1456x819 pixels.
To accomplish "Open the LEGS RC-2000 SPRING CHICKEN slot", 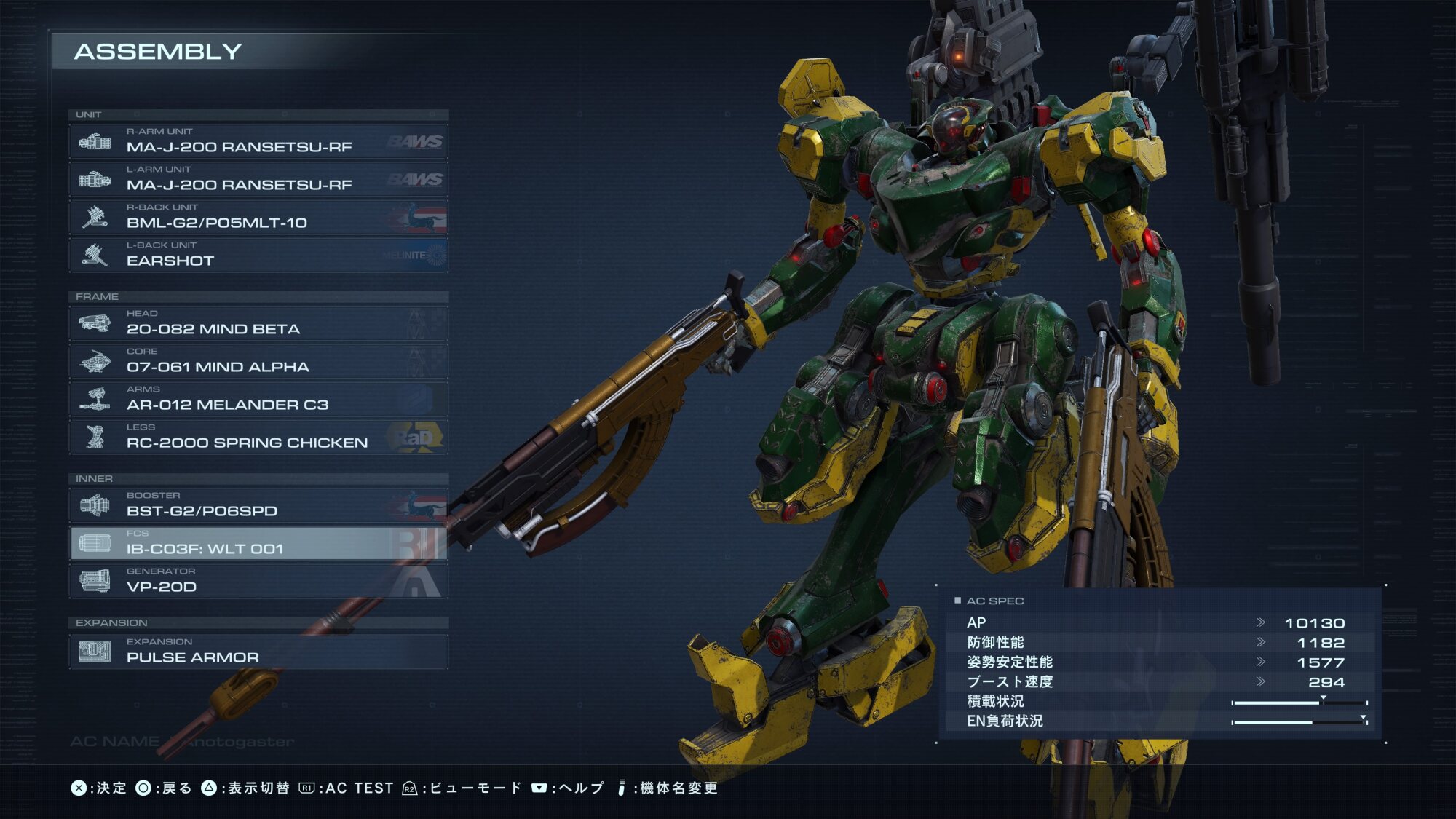I will [258, 437].
